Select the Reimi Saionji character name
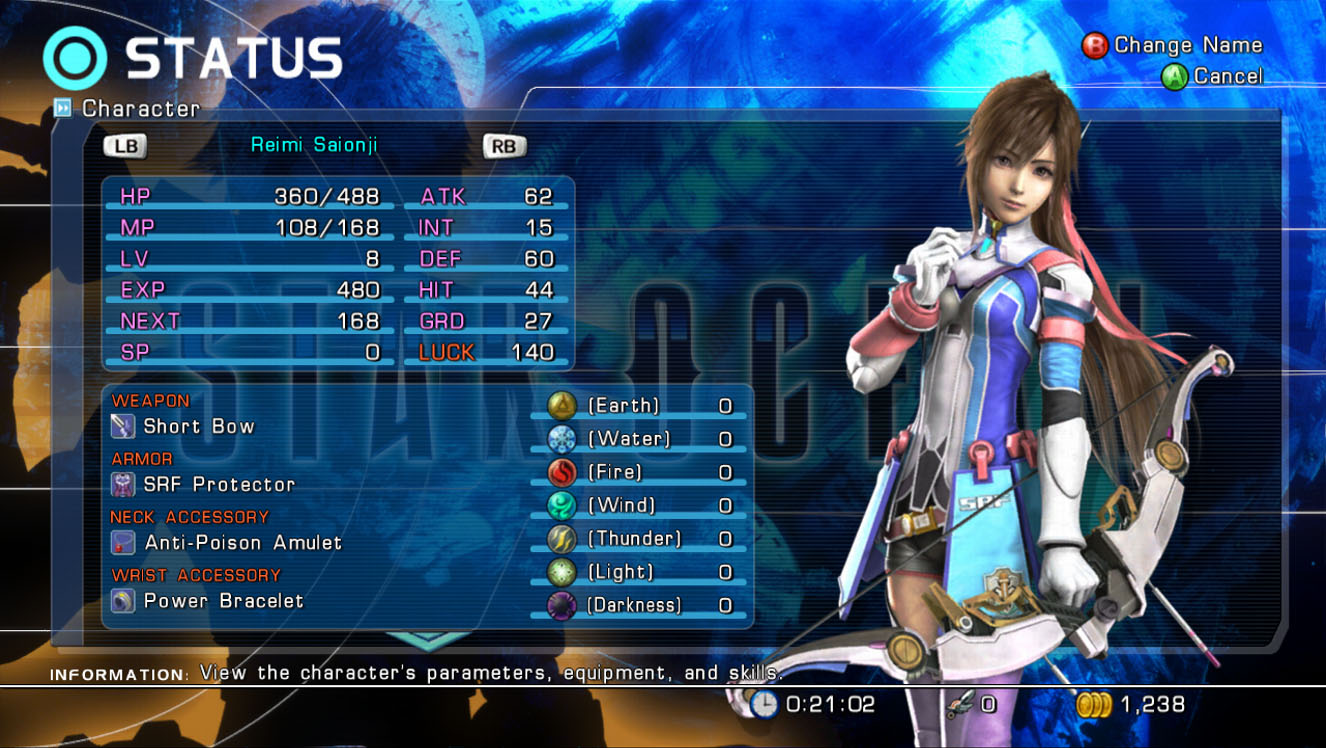This screenshot has width=1326, height=748. click(x=314, y=146)
